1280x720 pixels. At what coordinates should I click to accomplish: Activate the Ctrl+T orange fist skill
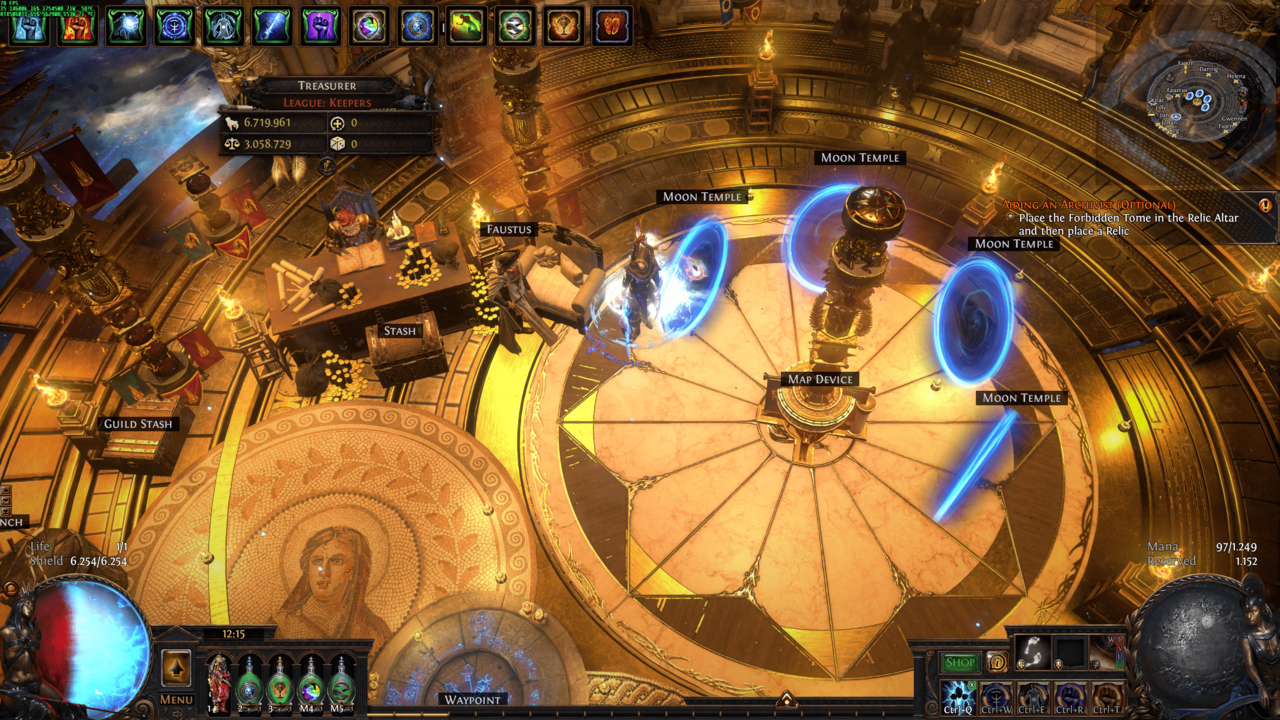click(1106, 696)
